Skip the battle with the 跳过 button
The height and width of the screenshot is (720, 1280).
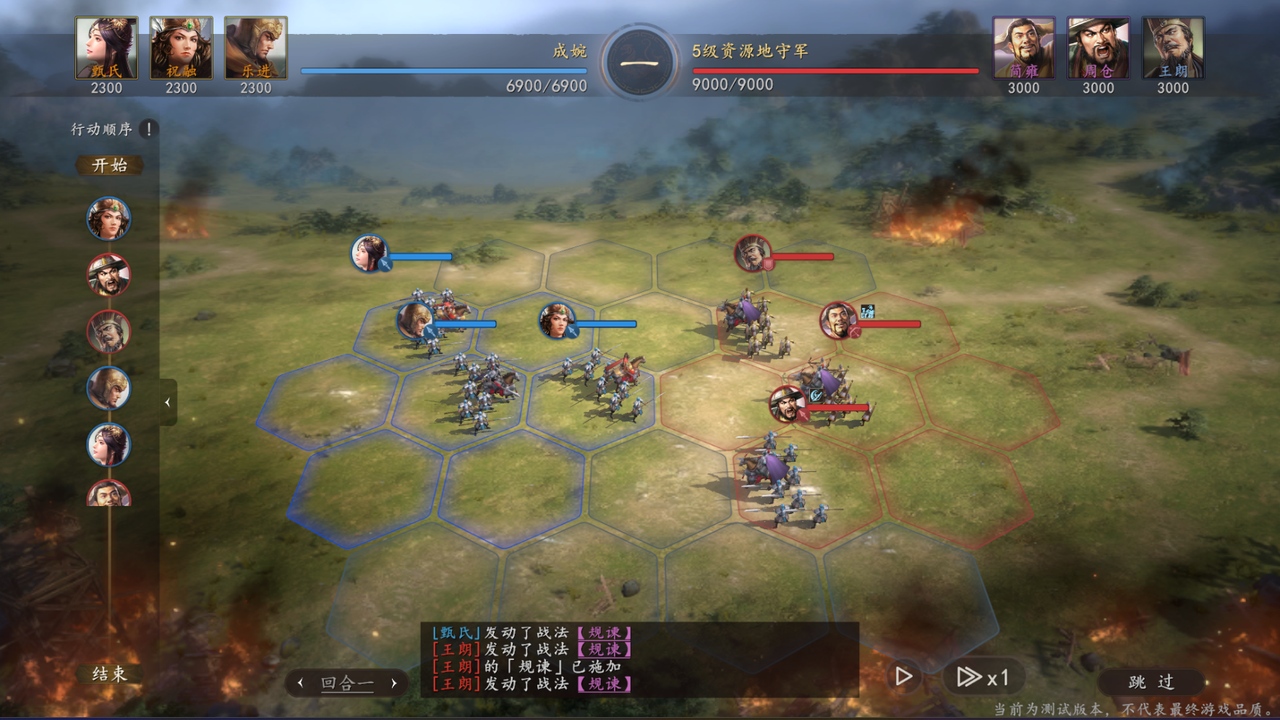[1151, 681]
